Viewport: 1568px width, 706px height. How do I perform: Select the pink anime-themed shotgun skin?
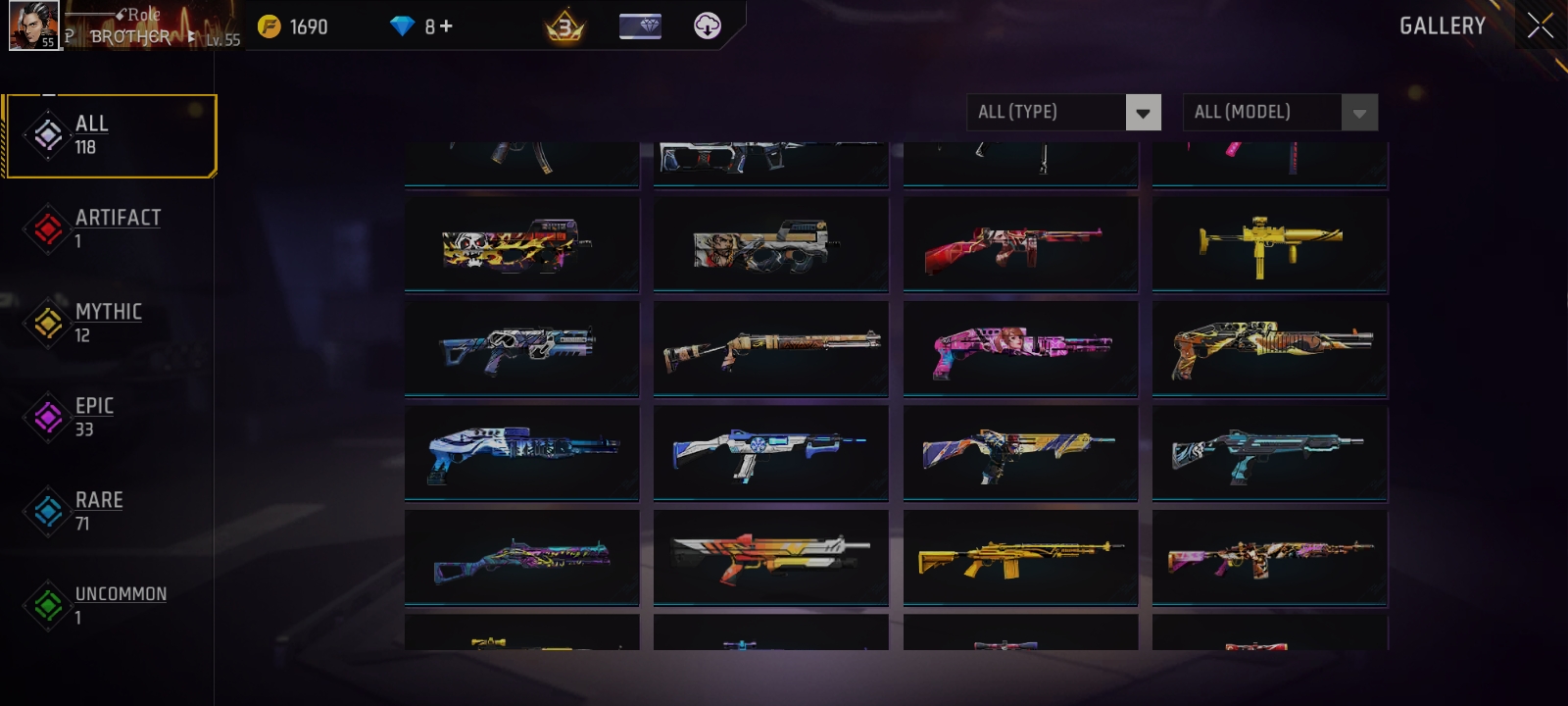click(1020, 348)
